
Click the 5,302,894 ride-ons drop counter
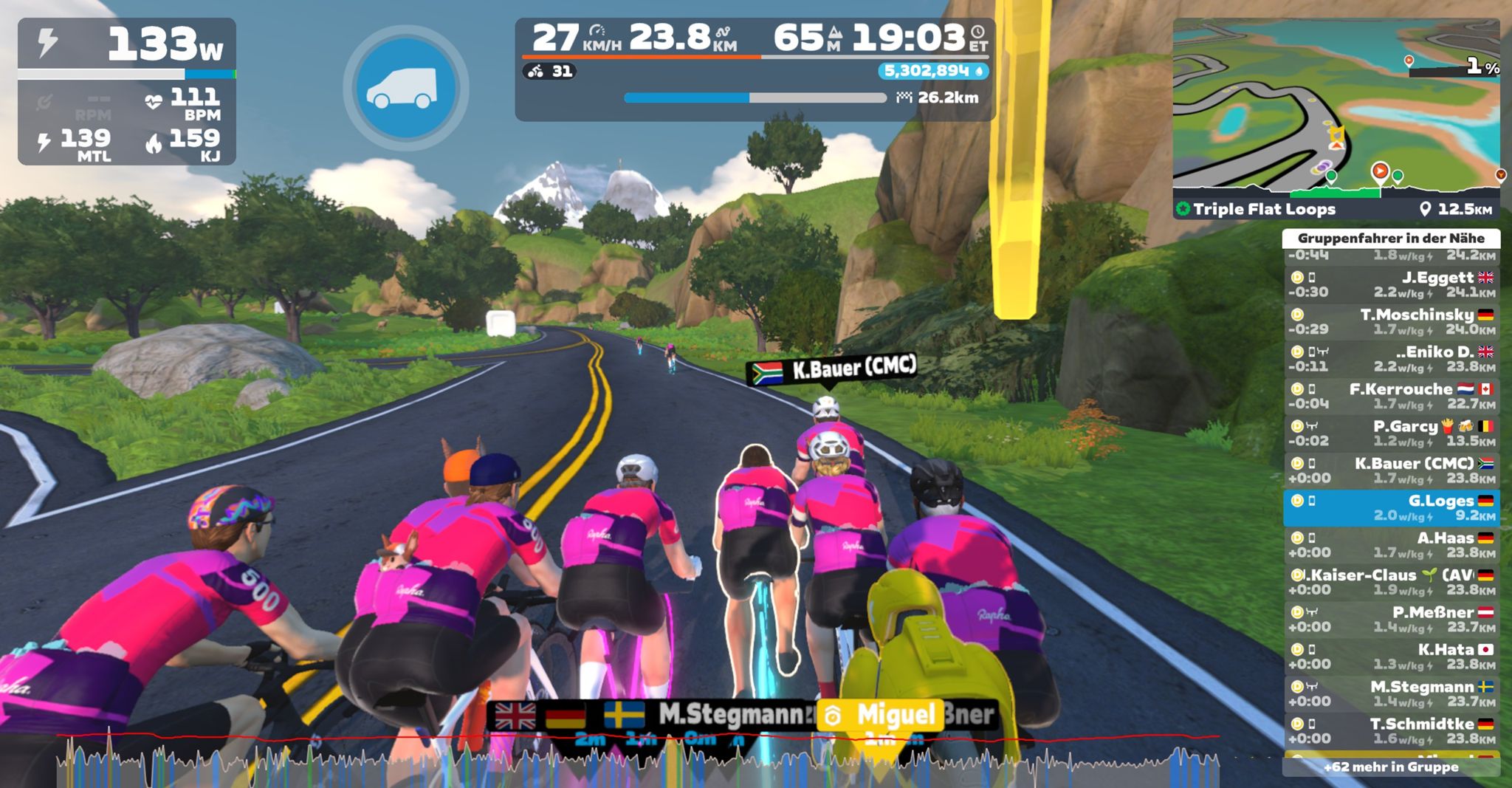coord(933,71)
